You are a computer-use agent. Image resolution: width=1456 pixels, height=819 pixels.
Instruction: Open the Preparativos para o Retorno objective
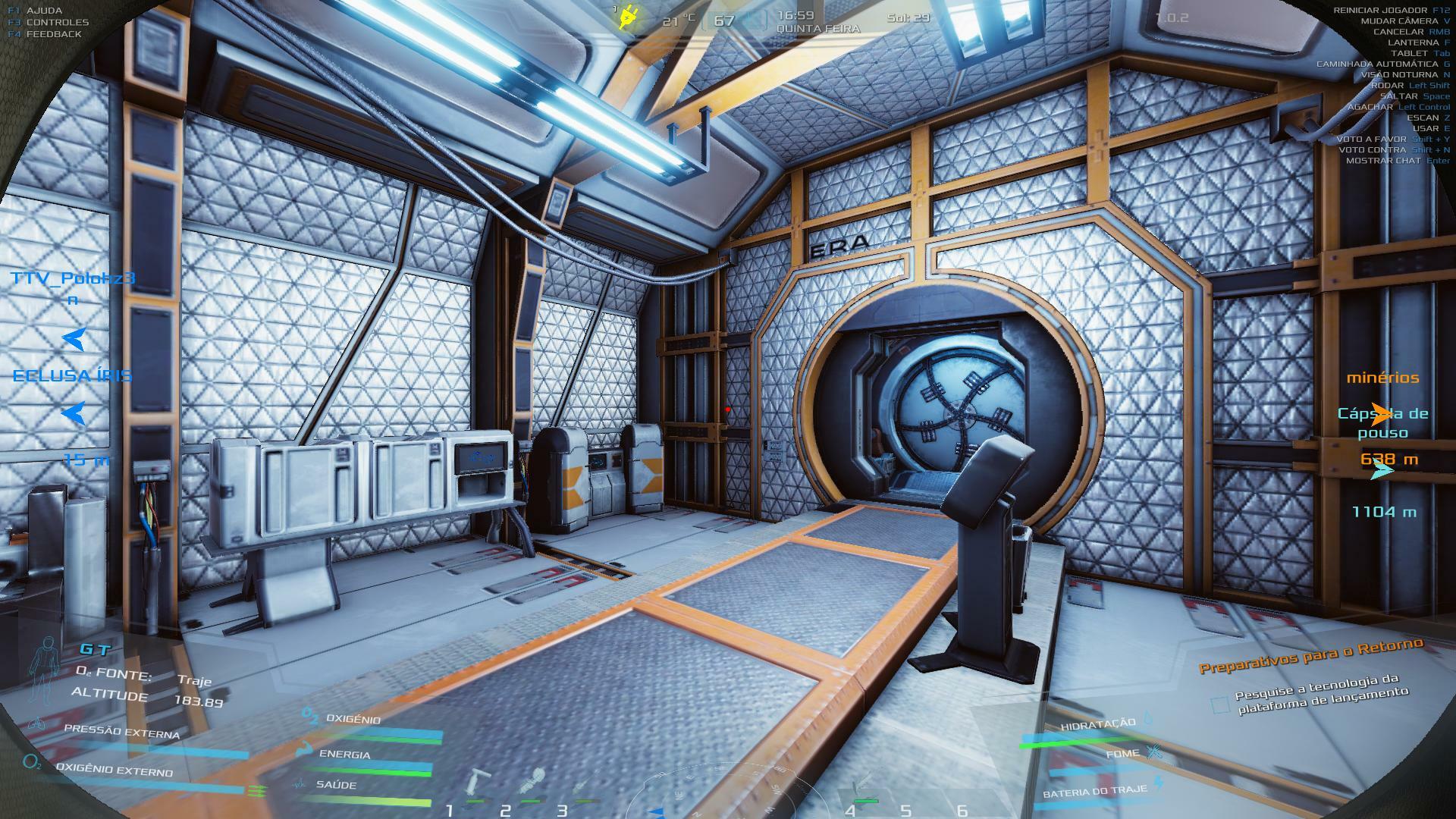tap(1310, 655)
